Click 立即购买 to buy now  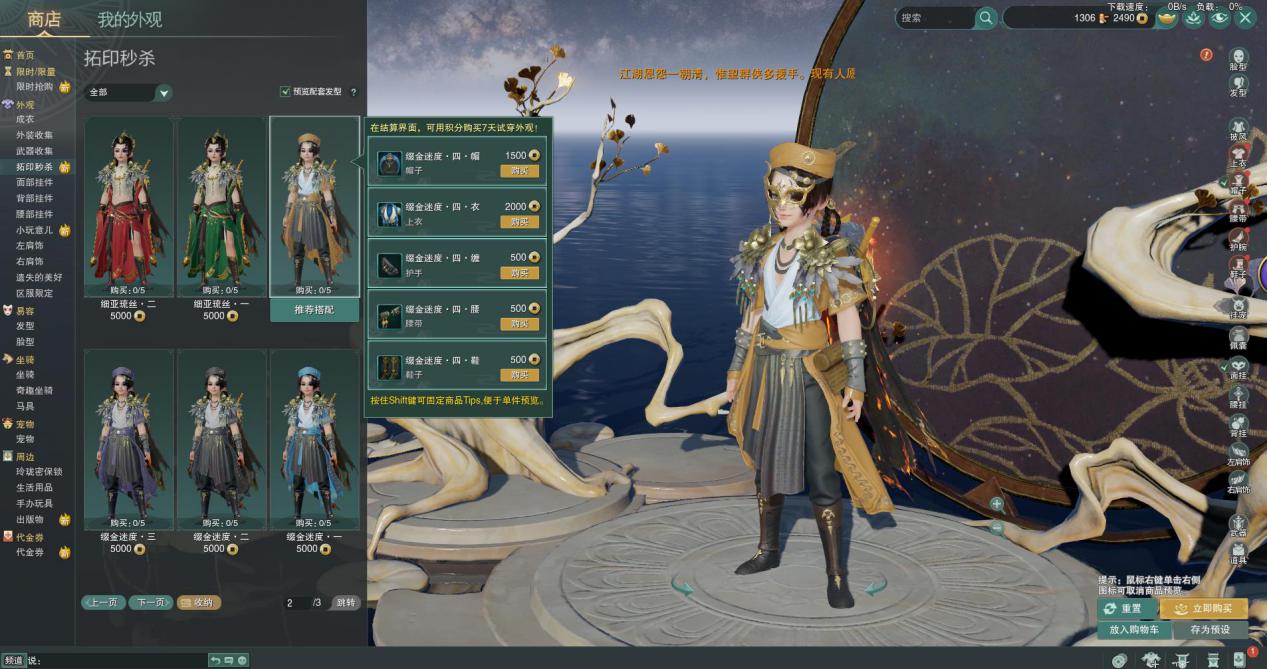click(1203, 608)
